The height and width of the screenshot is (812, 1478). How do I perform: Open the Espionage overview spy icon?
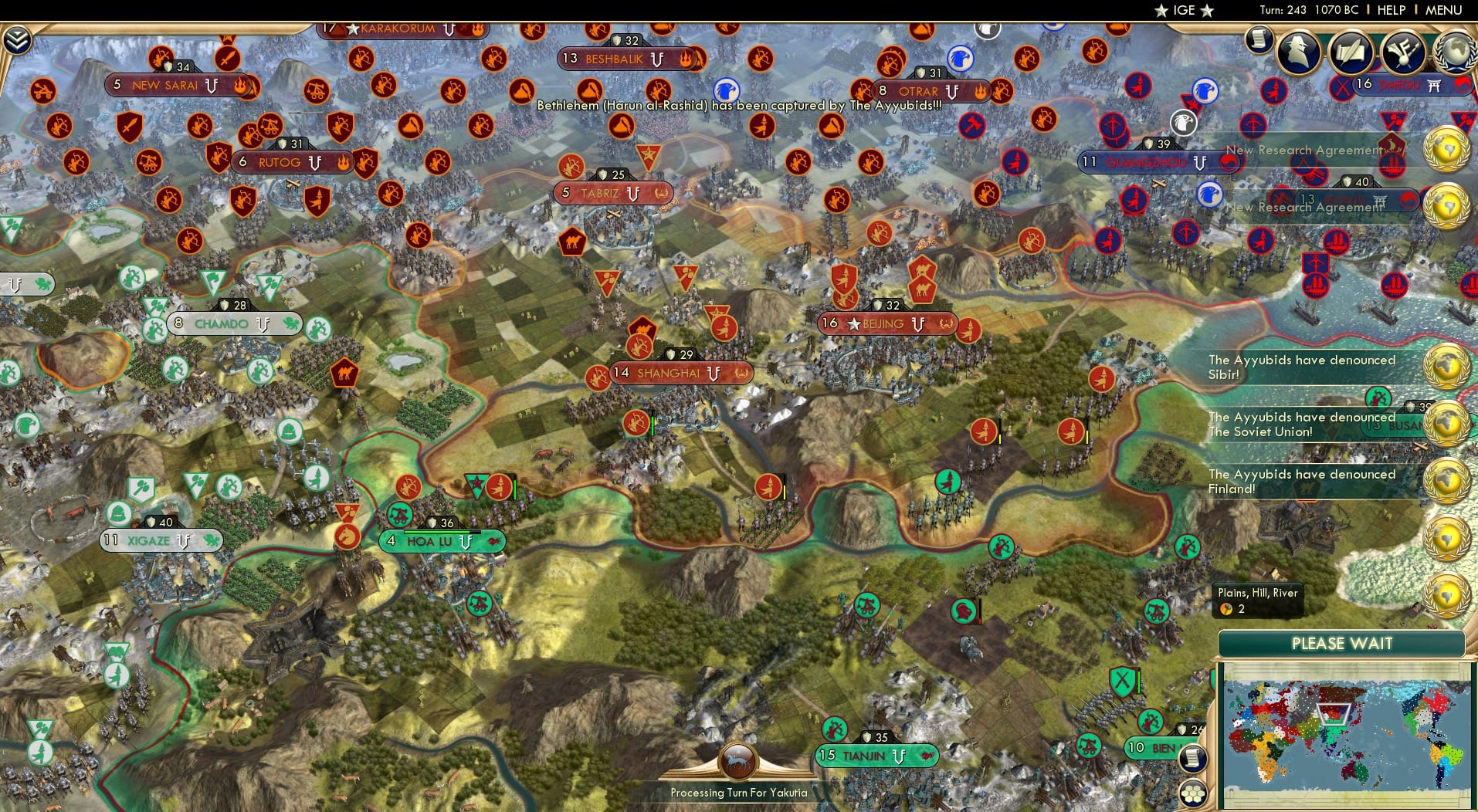pos(1299,52)
